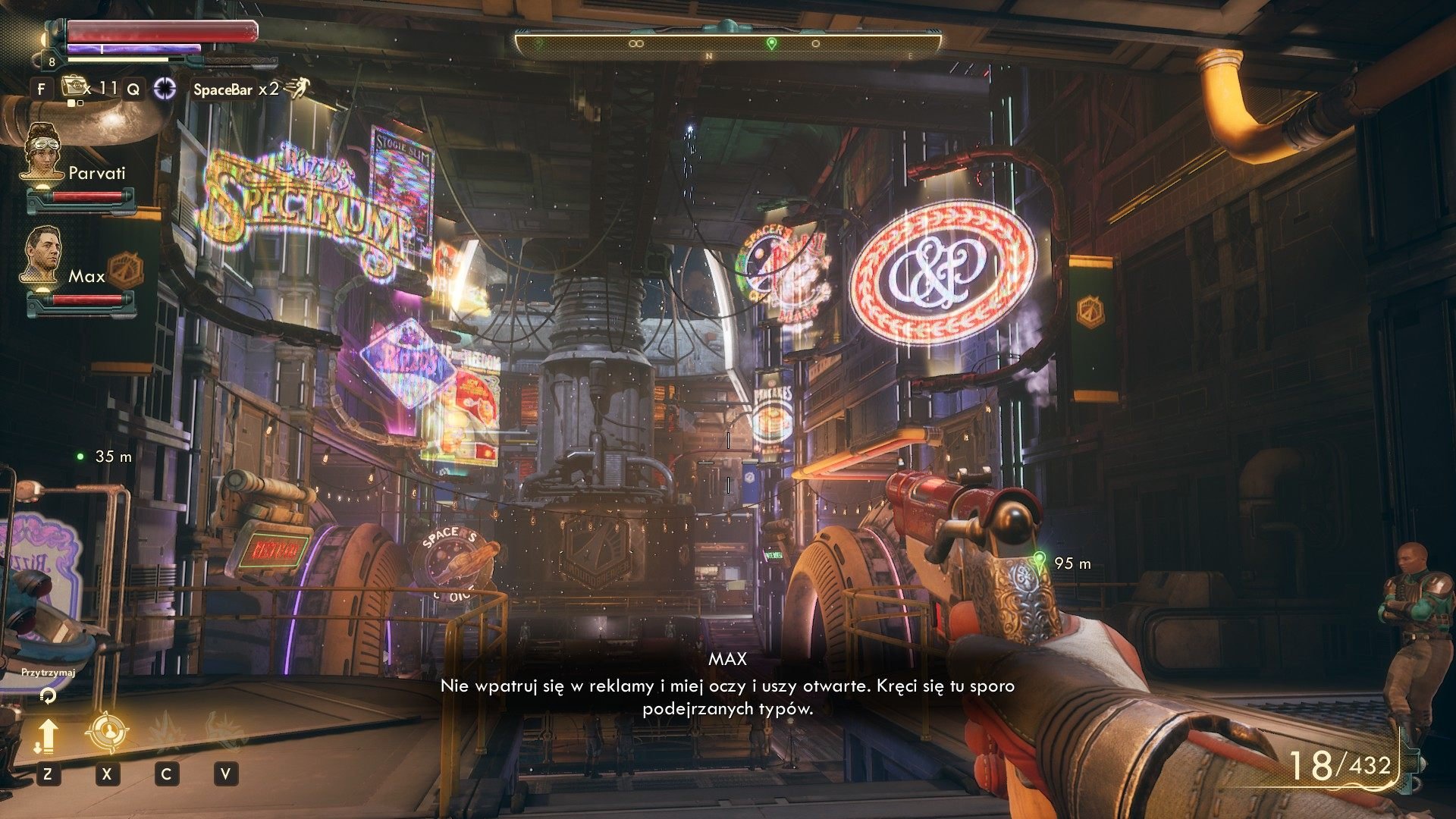
Task: Click the circular recall arrow icon above the command arrow
Action: (x=47, y=696)
